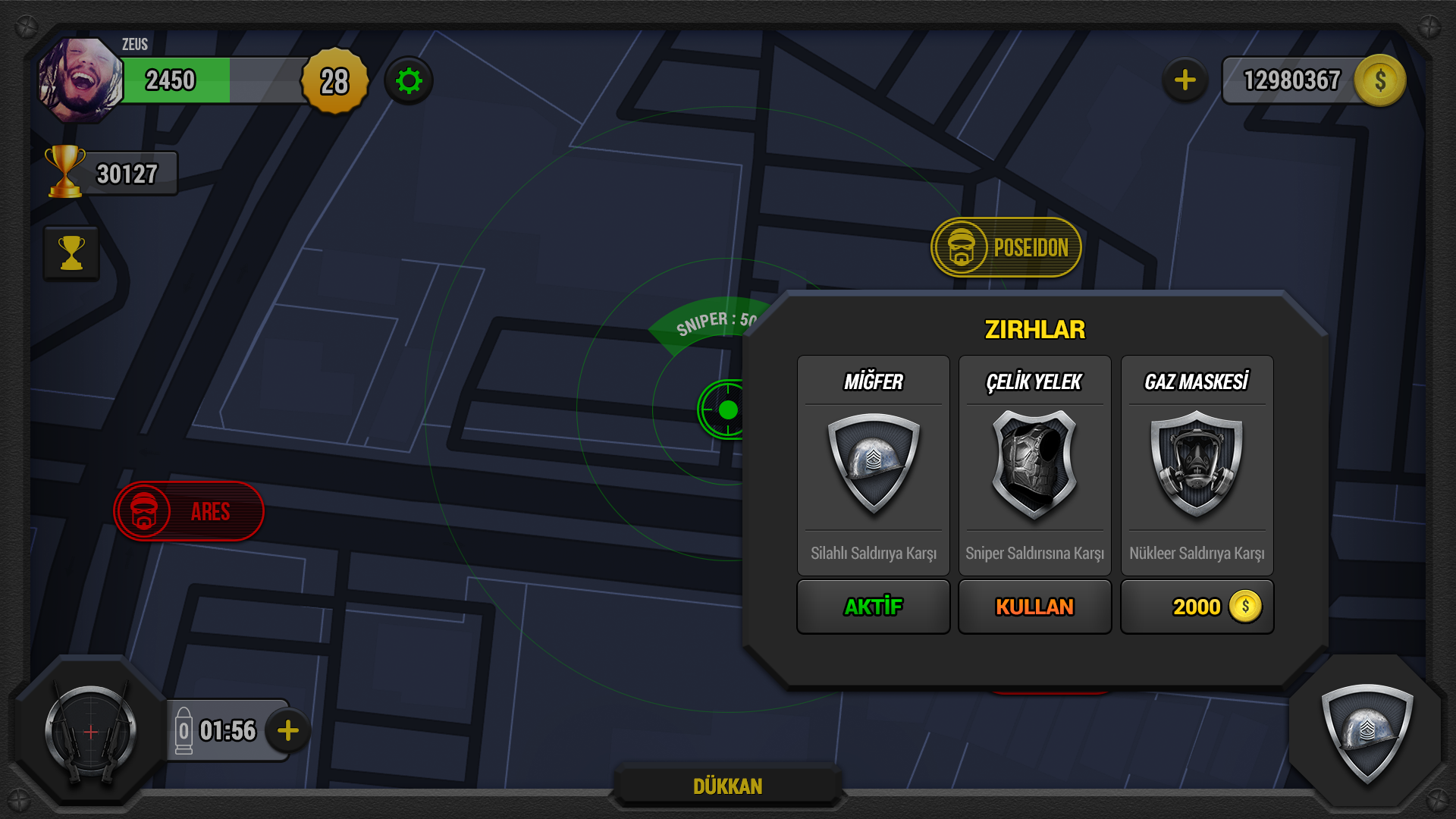Select the Miğfer helmet shield icon
The image size is (1456, 819).
tap(873, 466)
